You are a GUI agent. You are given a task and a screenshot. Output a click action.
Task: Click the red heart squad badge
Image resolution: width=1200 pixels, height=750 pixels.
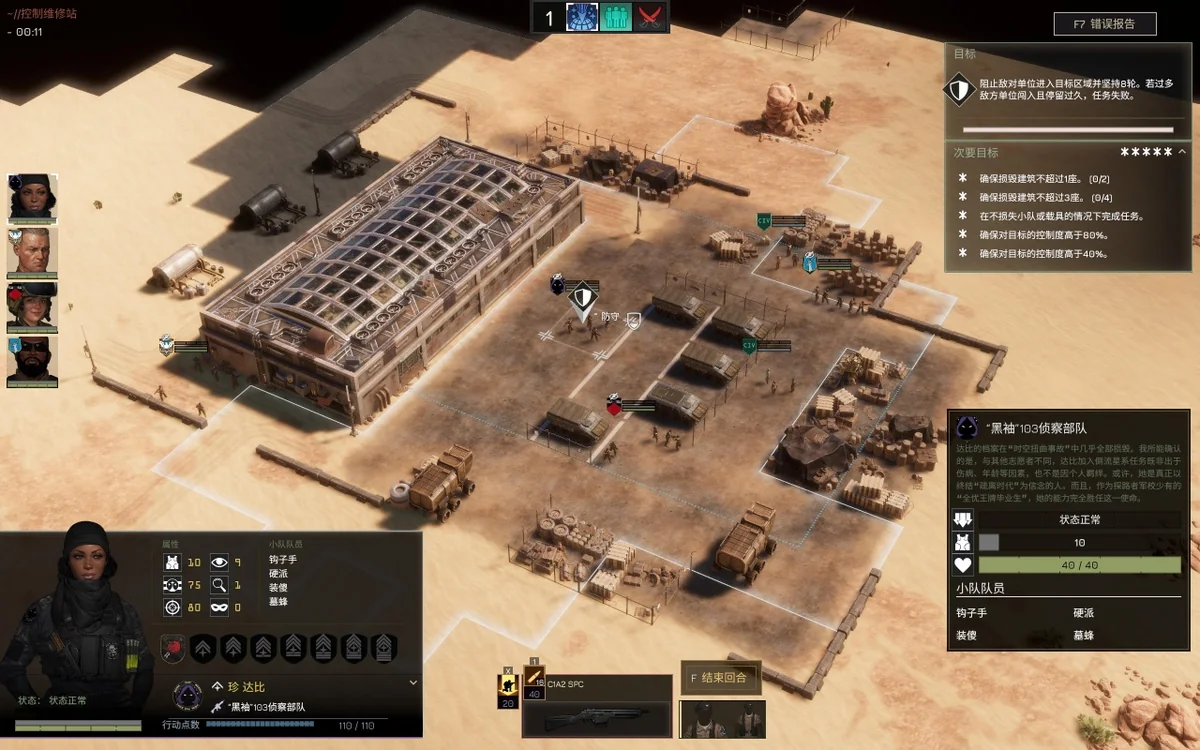click(173, 648)
